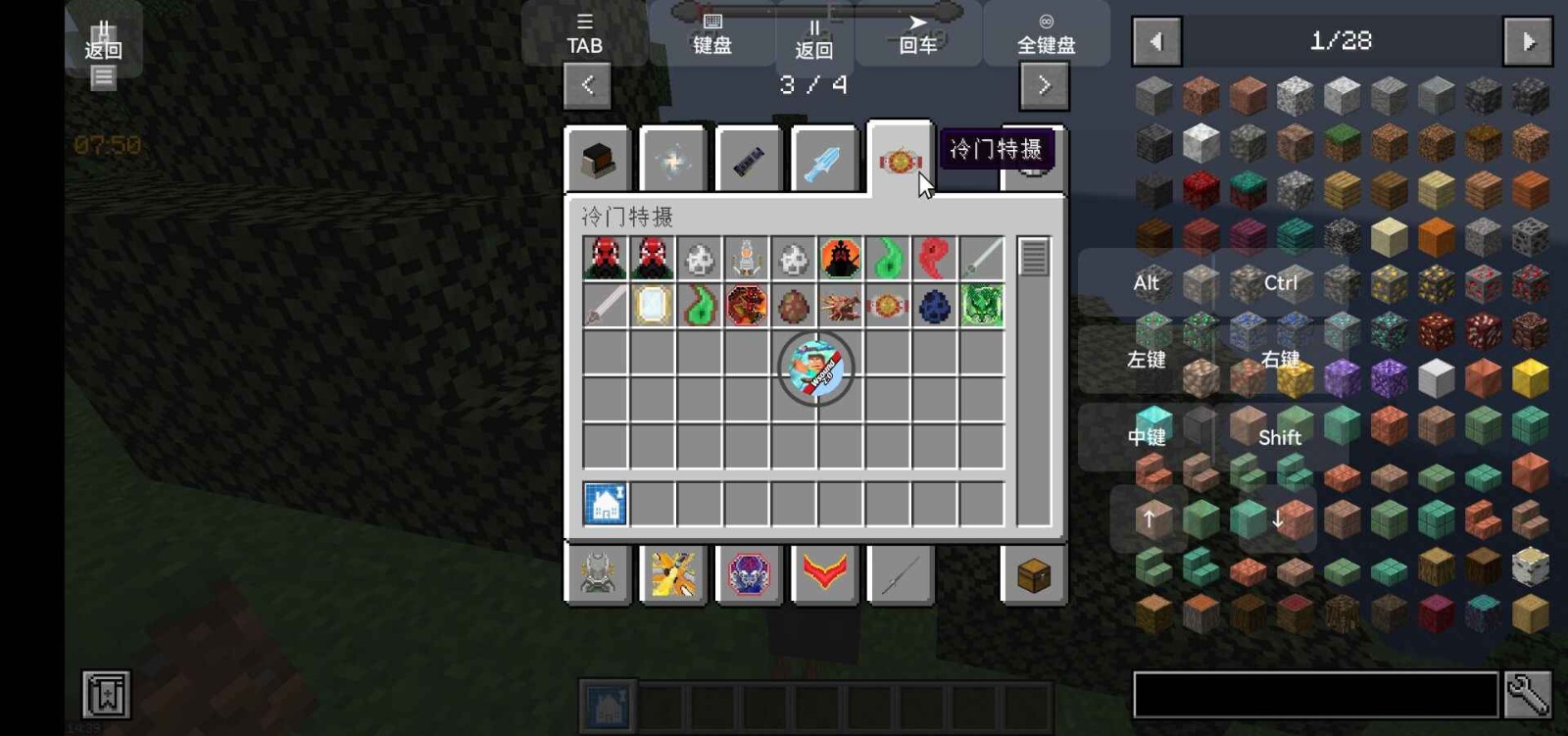Go to the next creative tab page
The height and width of the screenshot is (736, 1568).
click(1044, 85)
